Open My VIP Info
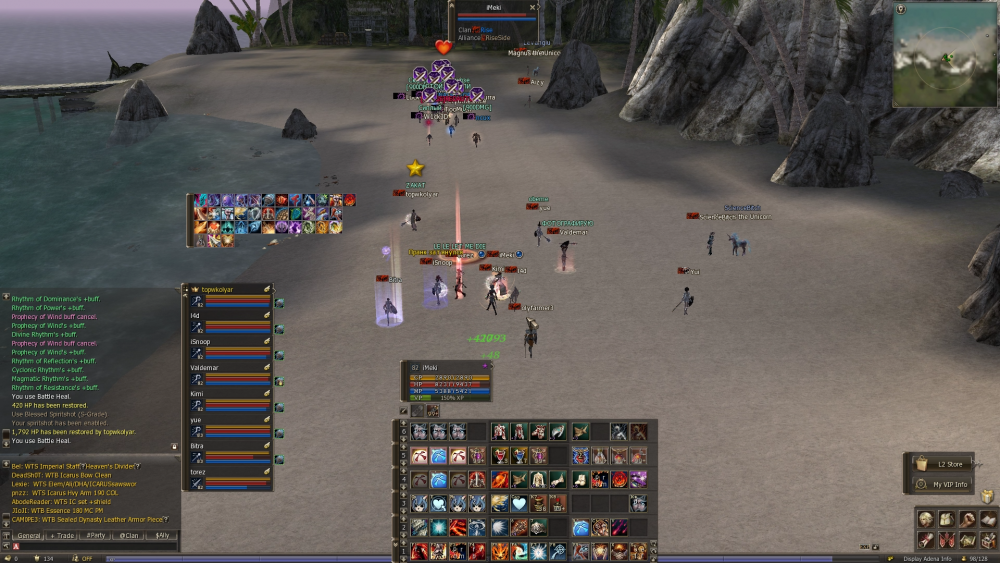 948,484
